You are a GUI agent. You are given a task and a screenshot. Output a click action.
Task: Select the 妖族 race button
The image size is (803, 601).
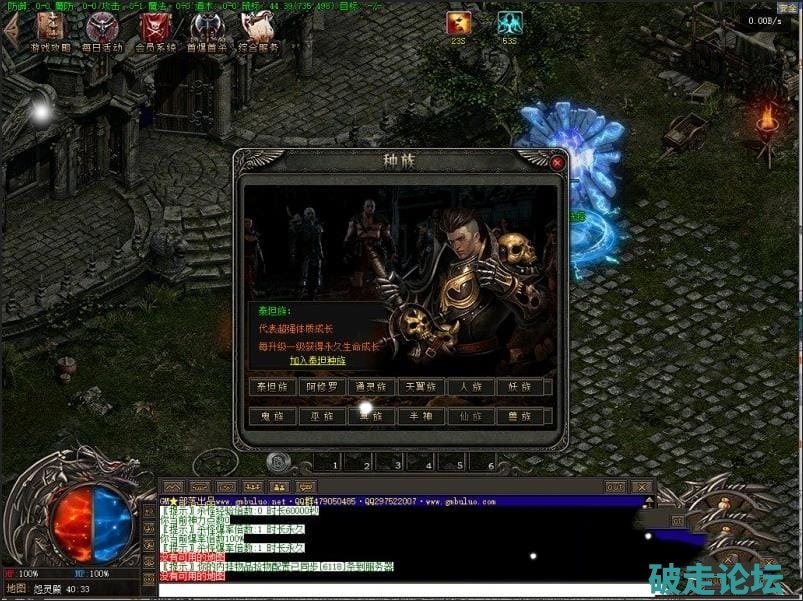coord(522,386)
